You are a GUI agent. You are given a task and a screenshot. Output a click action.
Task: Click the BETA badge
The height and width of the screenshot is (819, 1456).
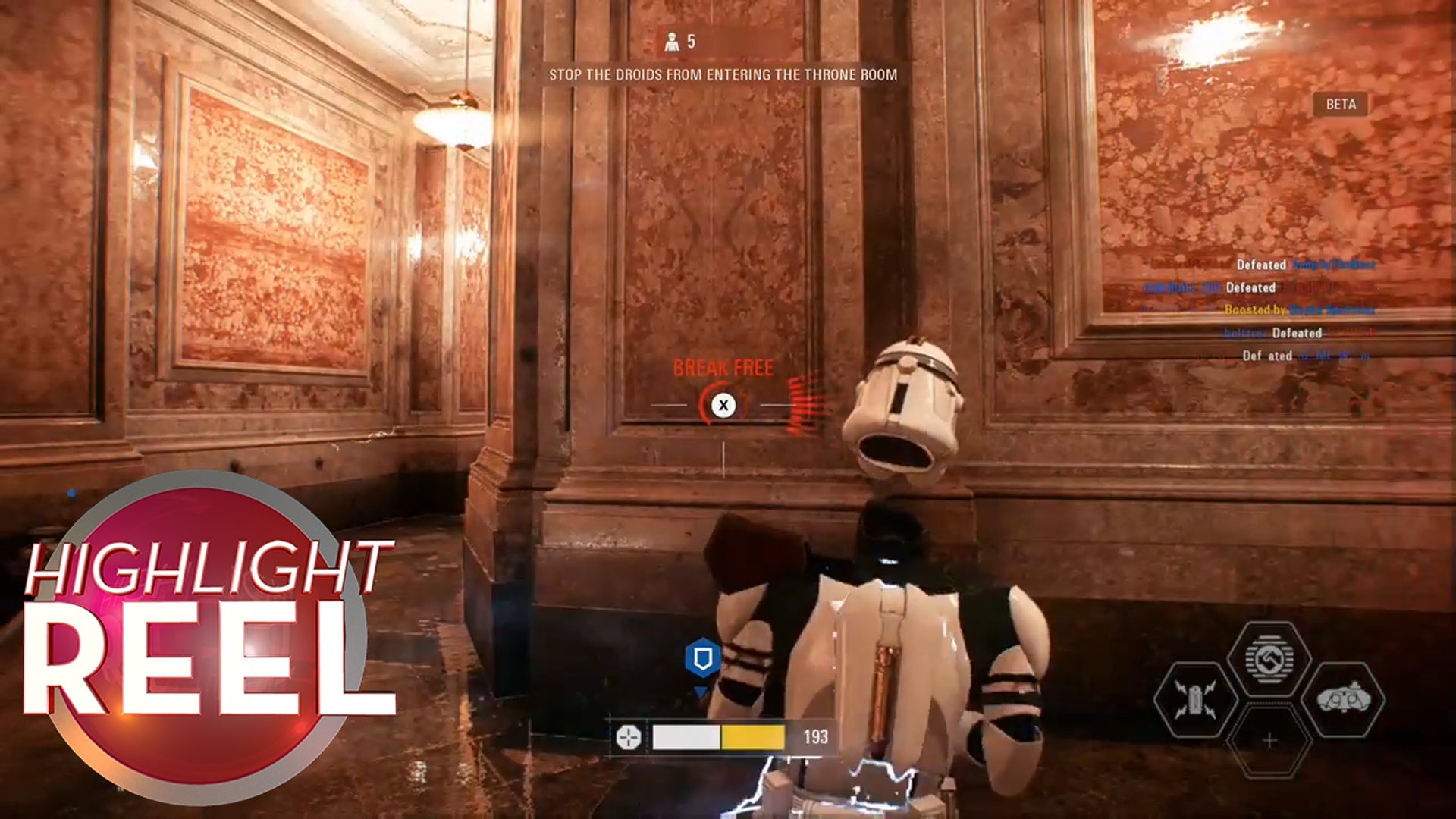(x=1340, y=105)
